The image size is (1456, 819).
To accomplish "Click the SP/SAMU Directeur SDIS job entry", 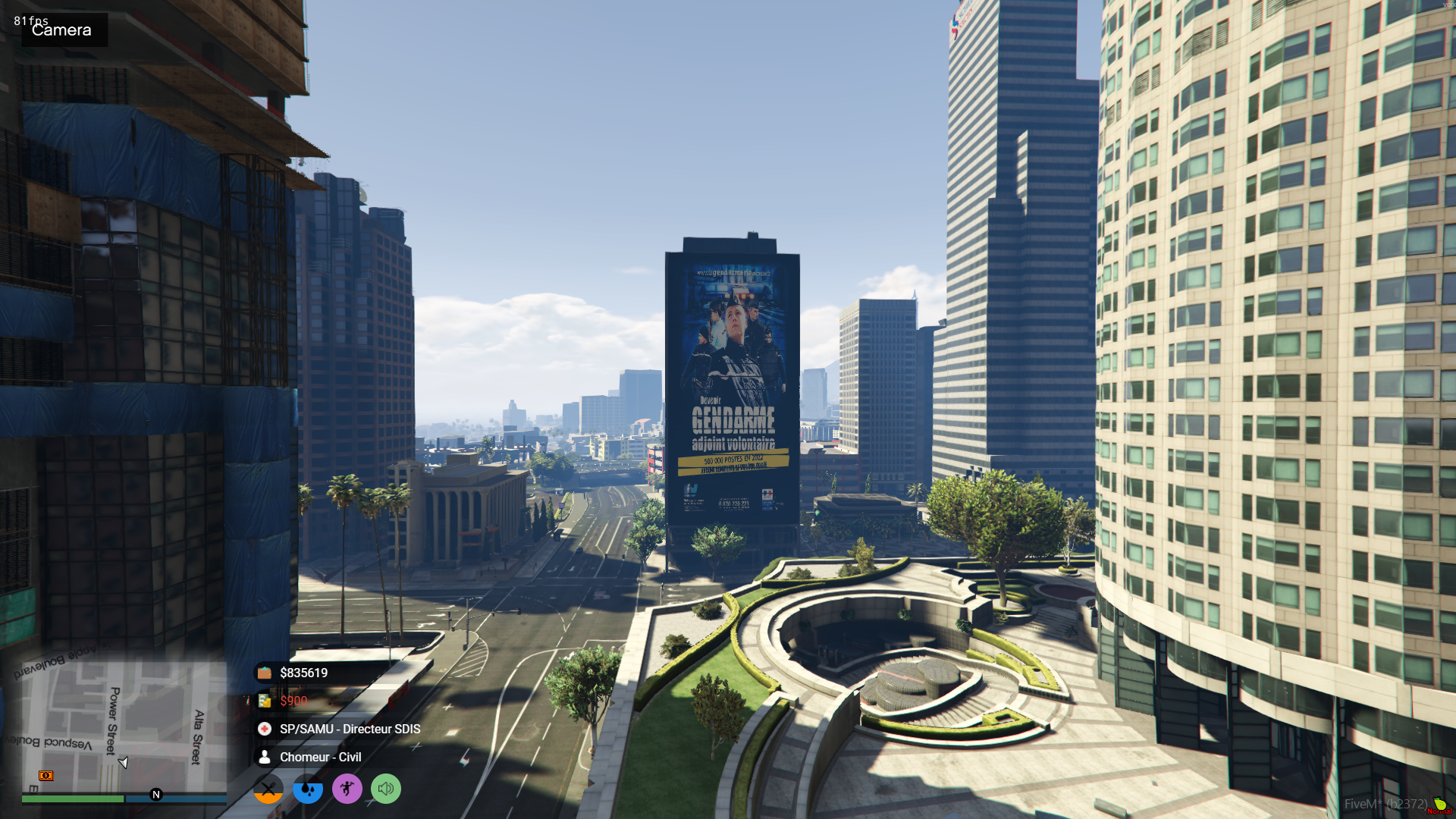I will pos(349,729).
